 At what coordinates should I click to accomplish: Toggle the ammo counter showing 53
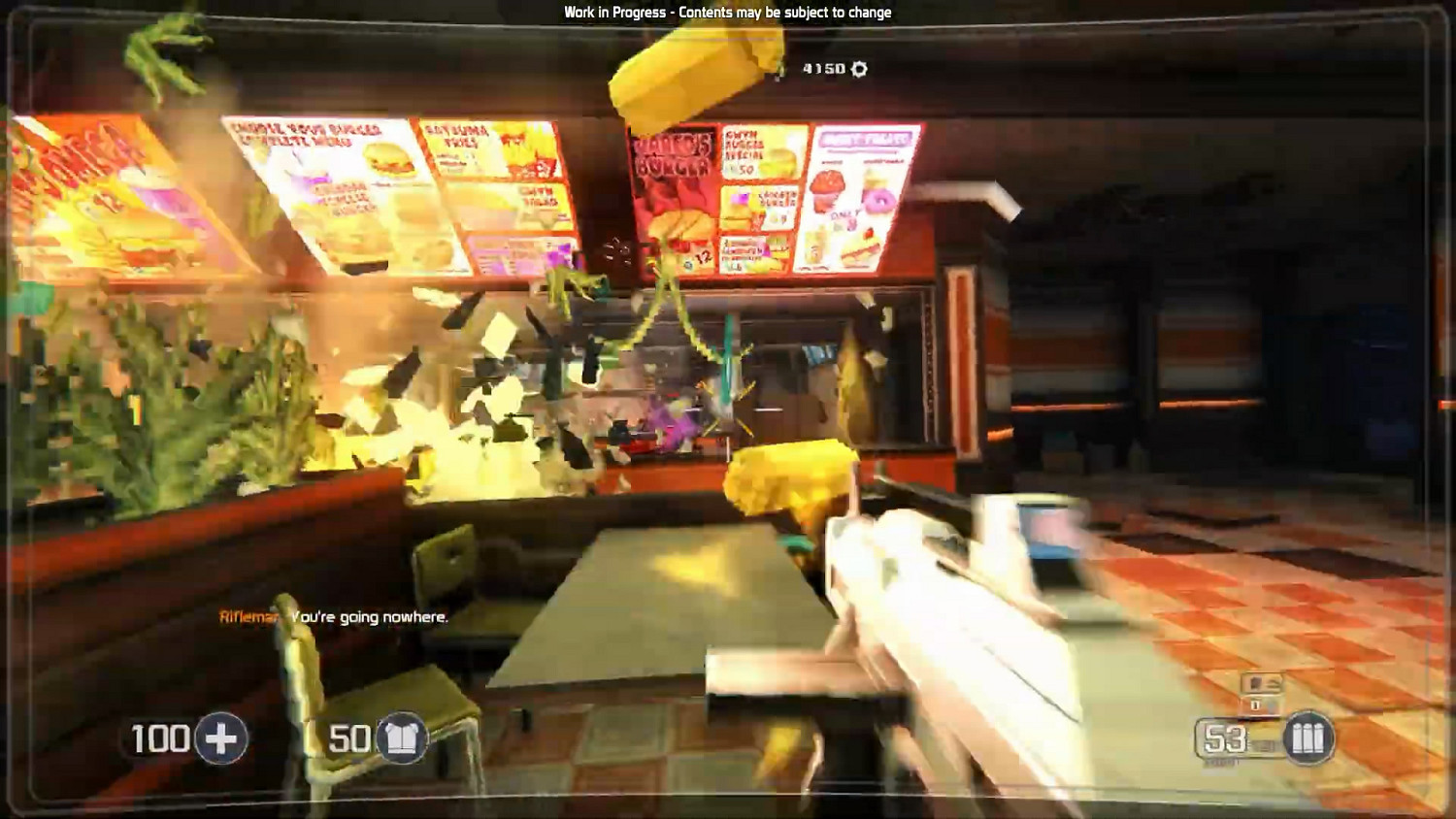pos(1225,737)
